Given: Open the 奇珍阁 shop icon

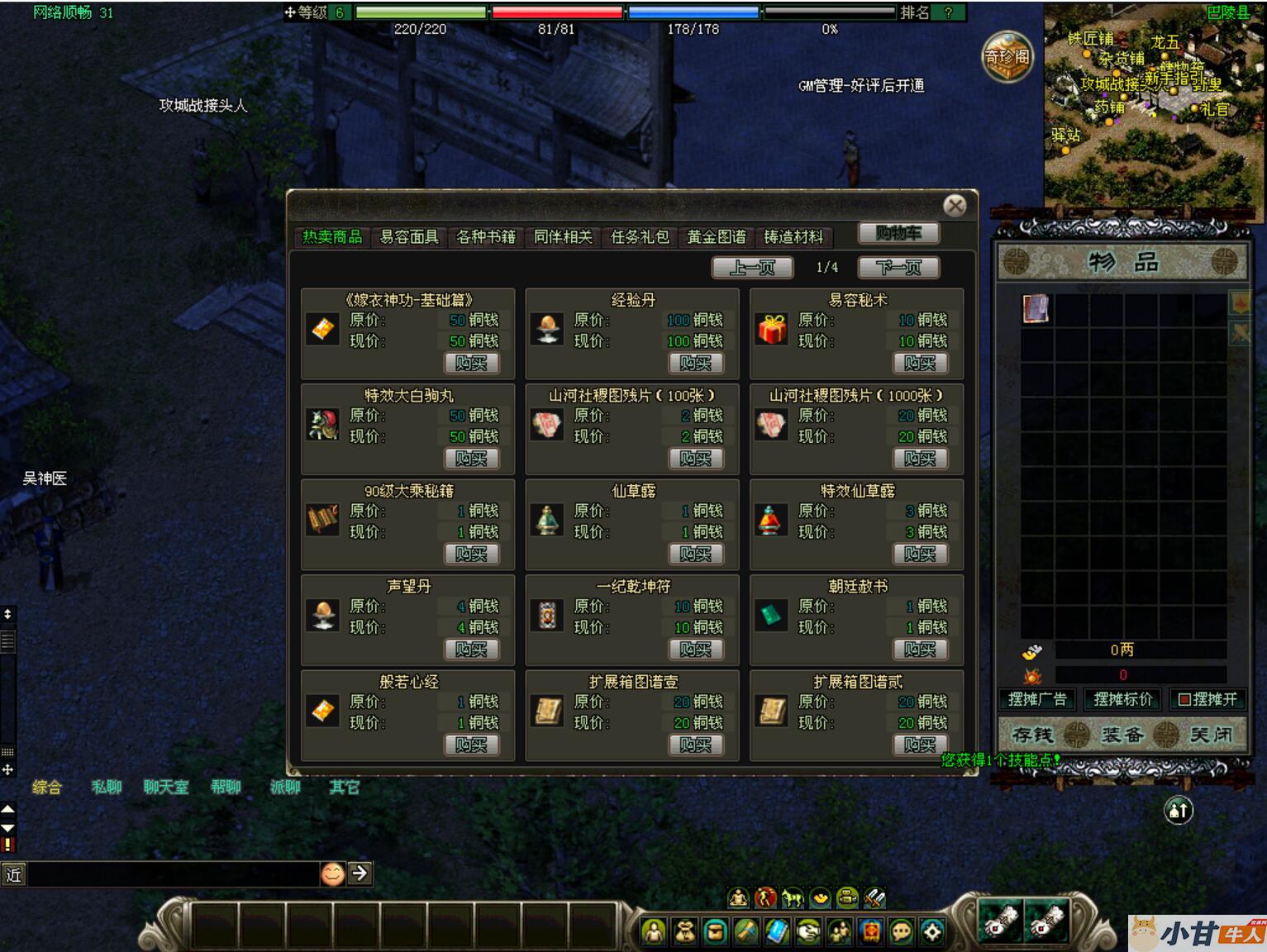Looking at the screenshot, I should pos(1007,56).
